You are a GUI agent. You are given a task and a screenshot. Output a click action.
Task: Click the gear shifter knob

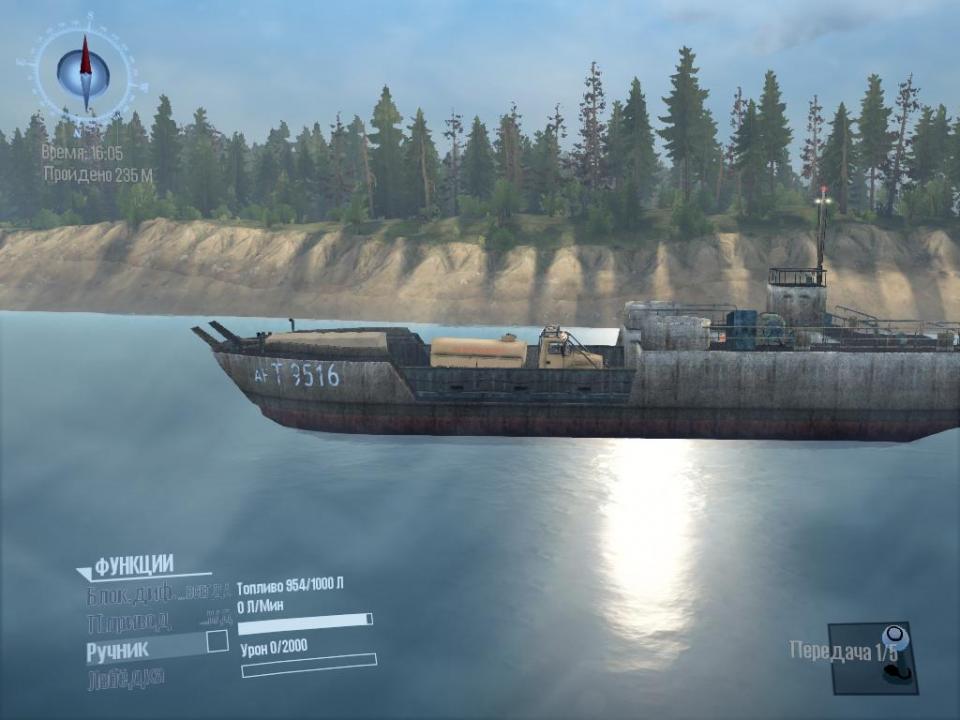pos(895,637)
